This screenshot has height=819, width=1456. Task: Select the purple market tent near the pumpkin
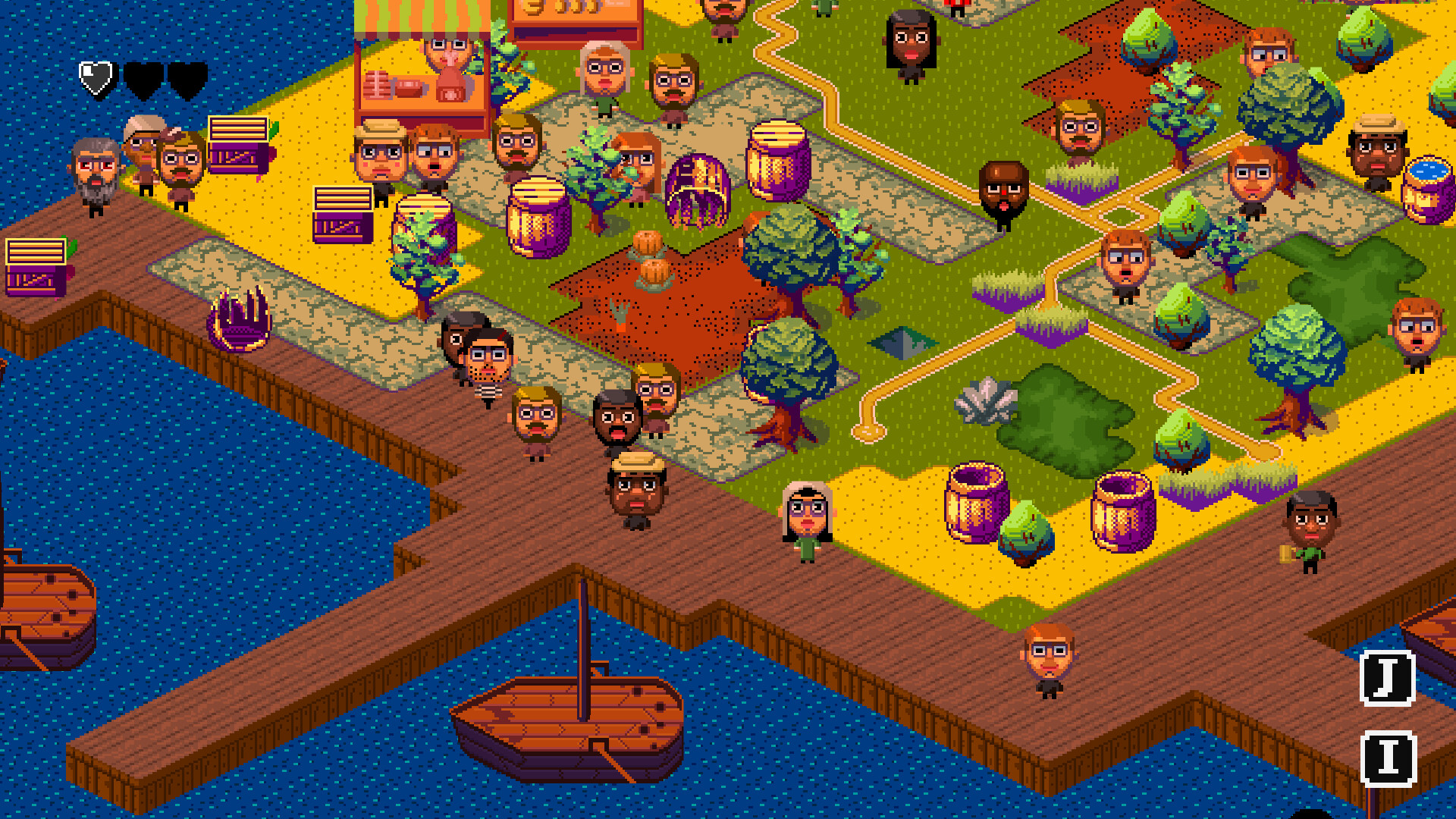tap(696, 191)
